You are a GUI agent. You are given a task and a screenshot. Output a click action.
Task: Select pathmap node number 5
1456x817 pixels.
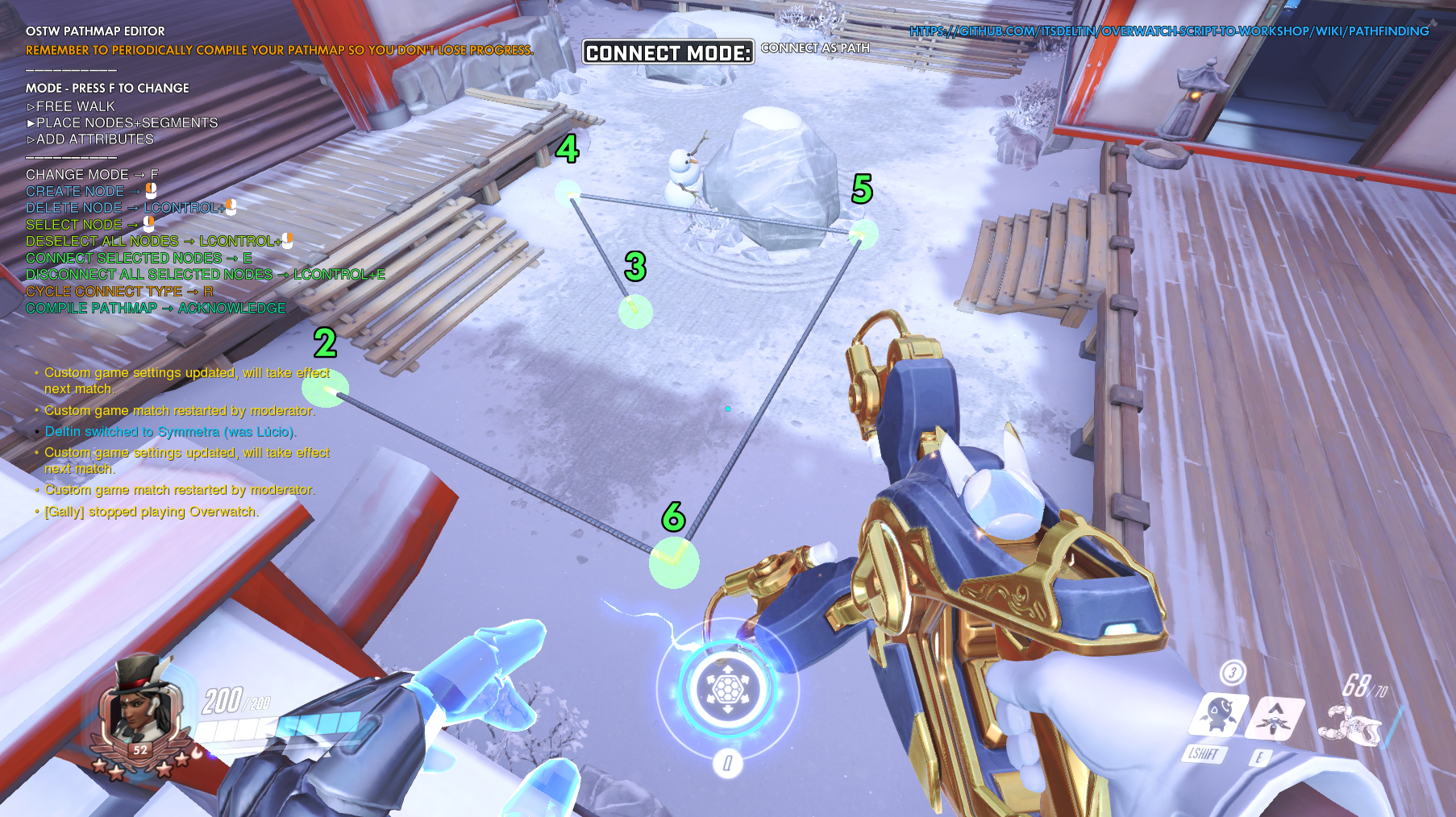(x=863, y=234)
